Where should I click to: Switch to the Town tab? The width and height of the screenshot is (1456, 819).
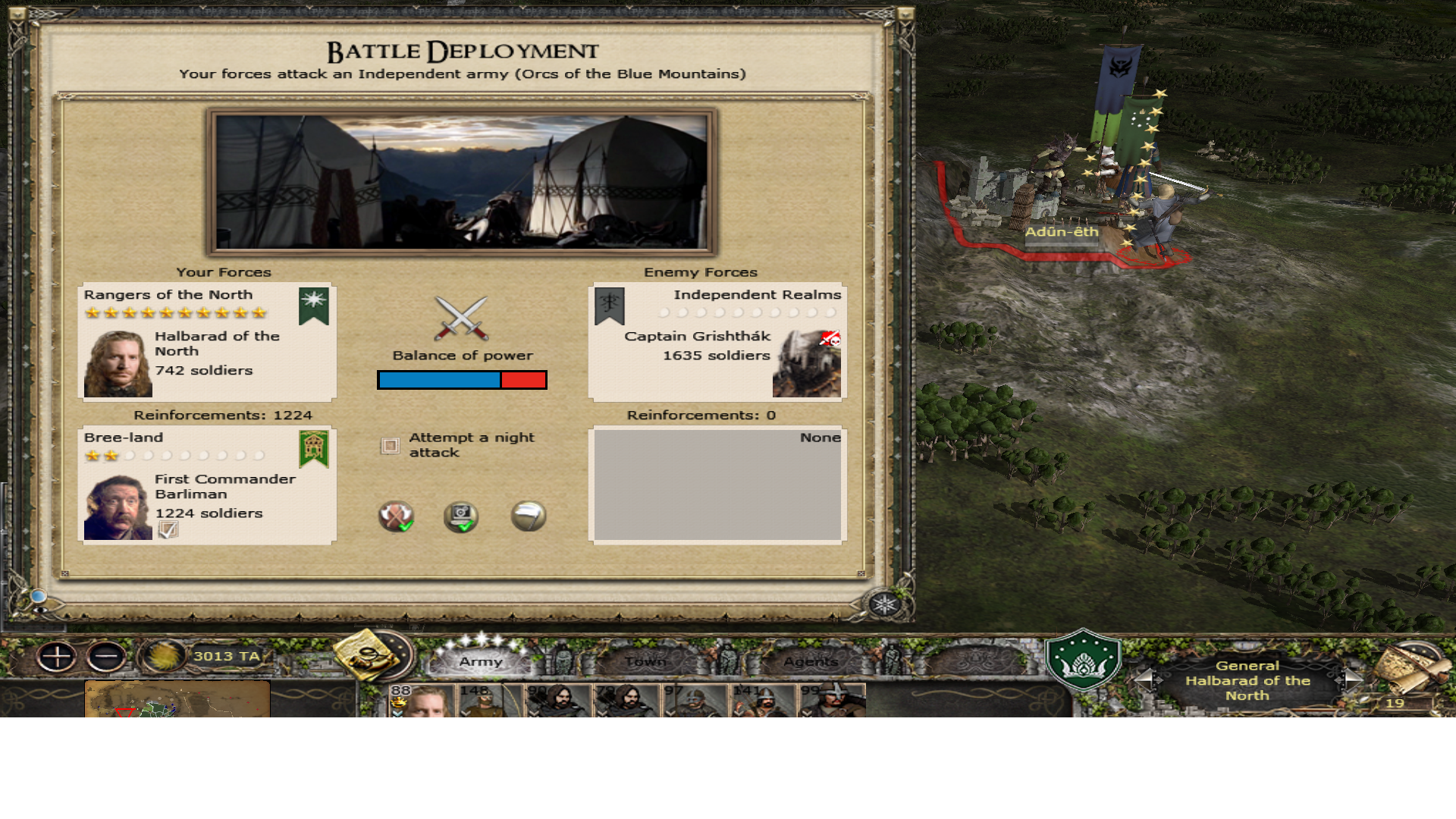coord(645,661)
